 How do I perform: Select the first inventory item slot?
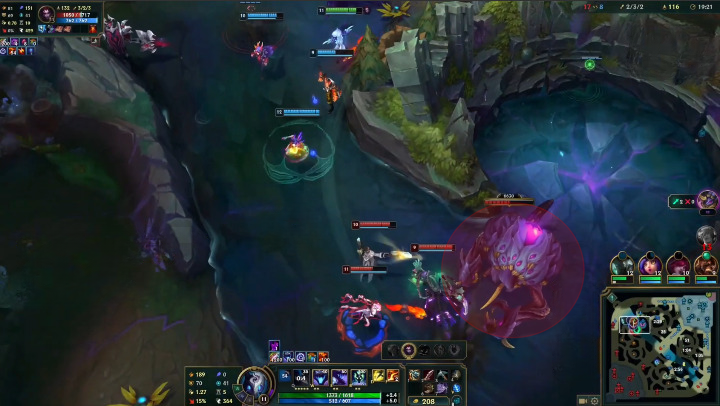point(415,376)
